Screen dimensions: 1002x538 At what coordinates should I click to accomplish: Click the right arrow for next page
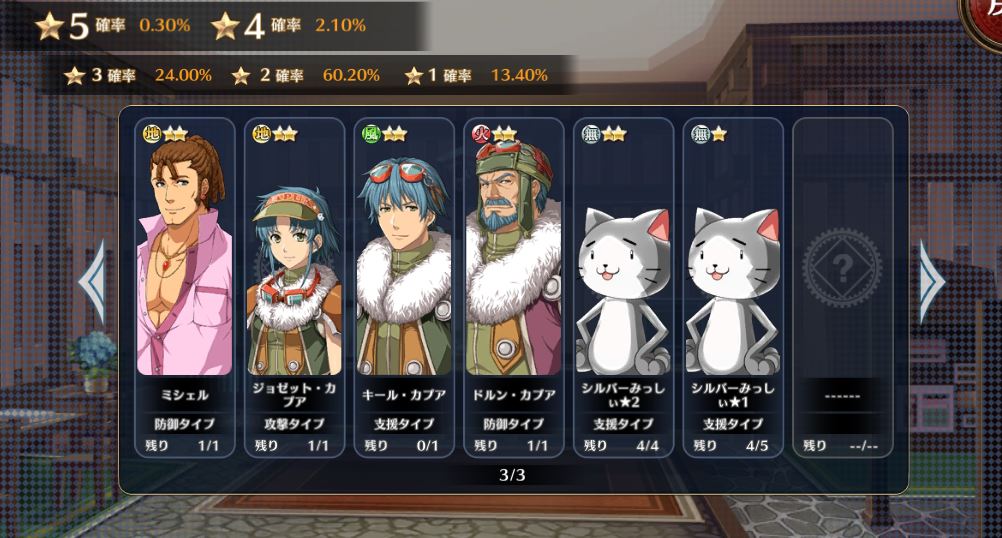coord(931,281)
